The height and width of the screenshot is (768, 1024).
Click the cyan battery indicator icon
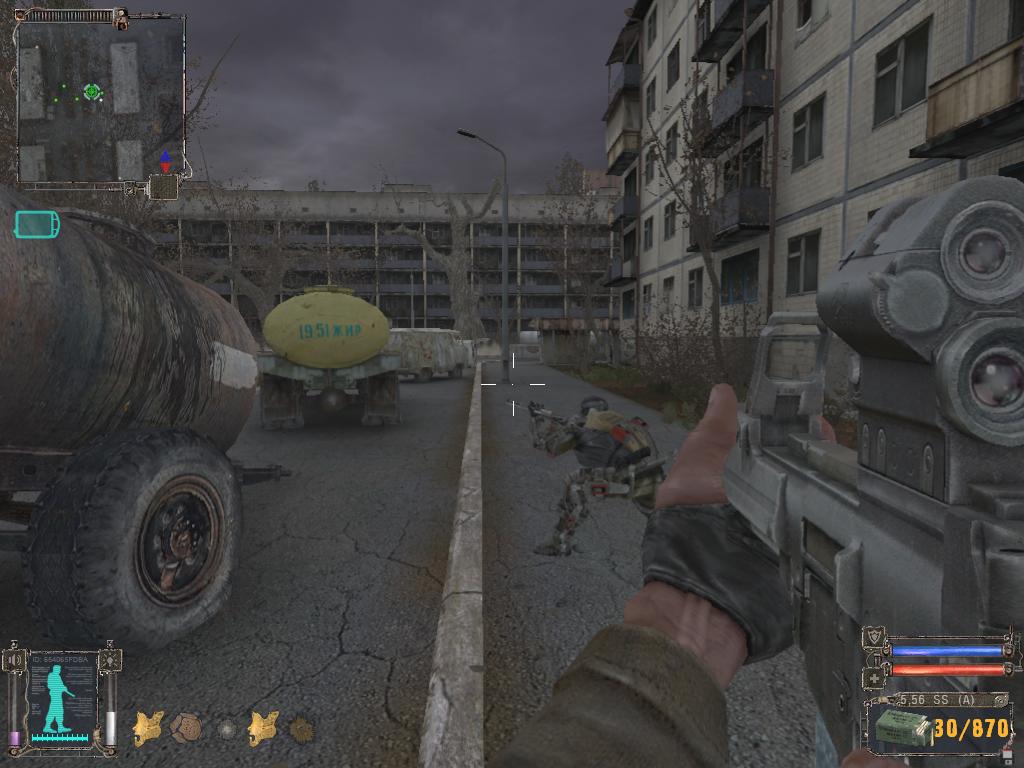pos(36,224)
